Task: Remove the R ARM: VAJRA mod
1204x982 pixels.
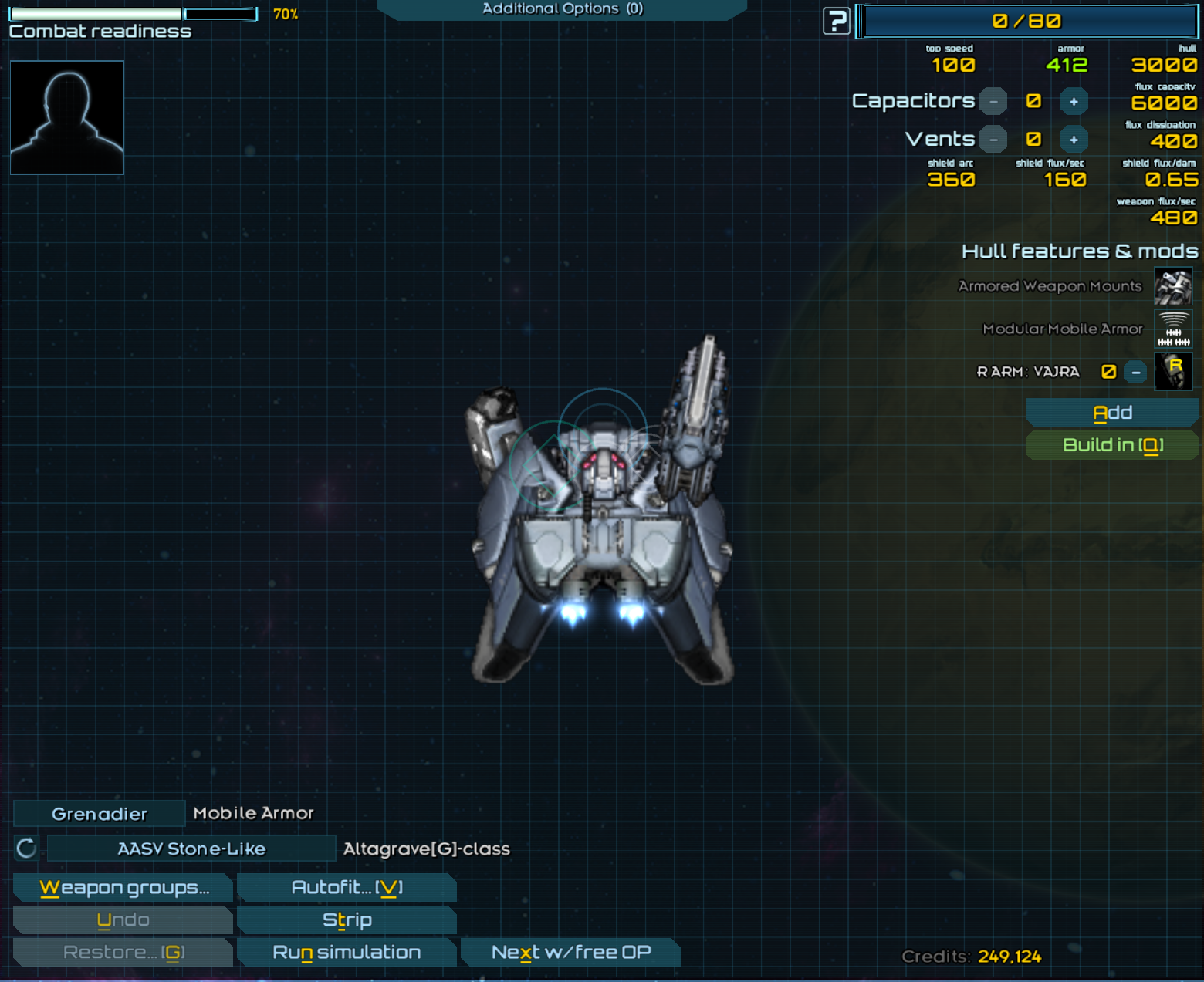Action: pyautogui.click(x=1135, y=372)
